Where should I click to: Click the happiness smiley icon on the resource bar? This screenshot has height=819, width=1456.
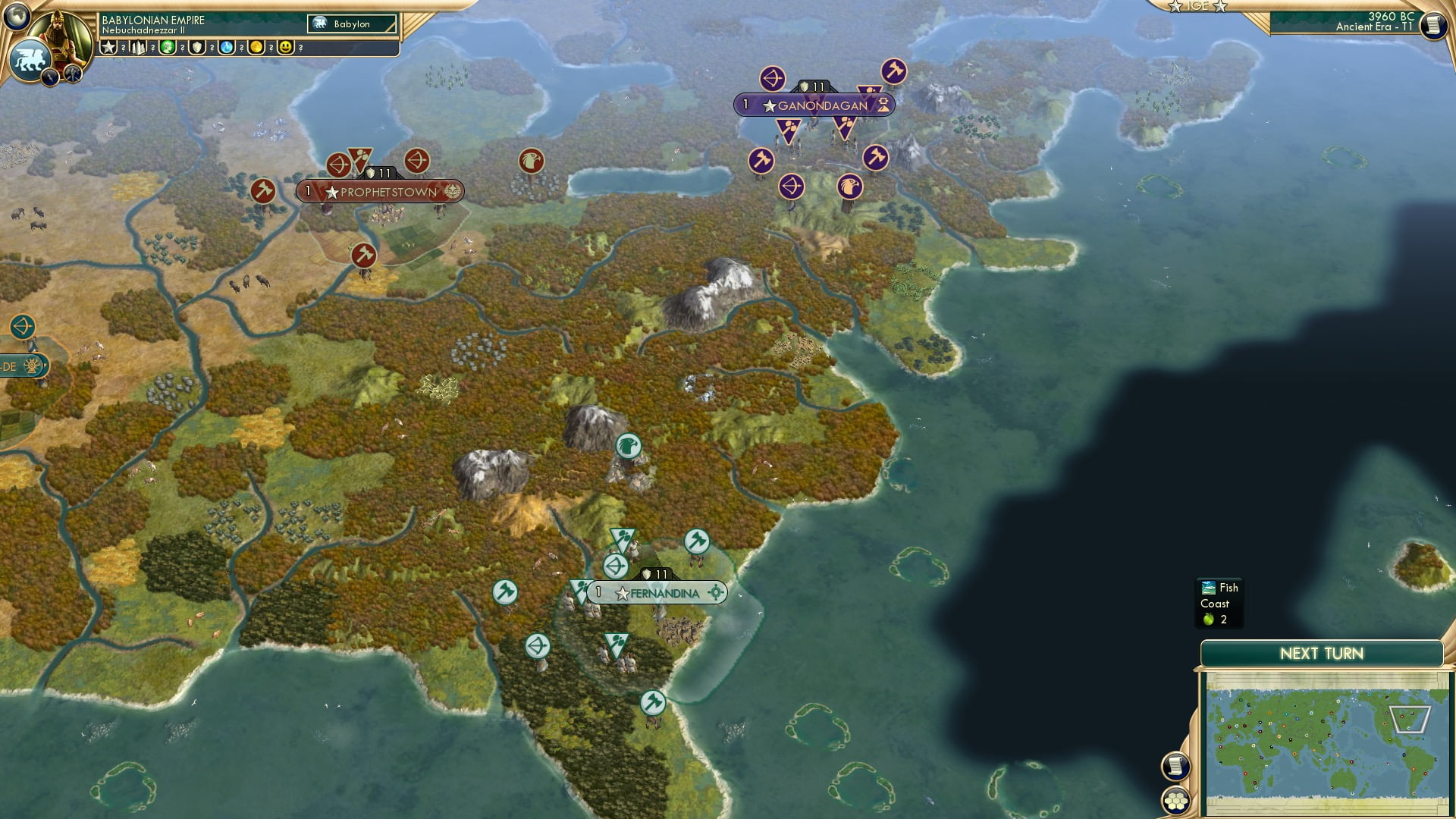coord(287,48)
